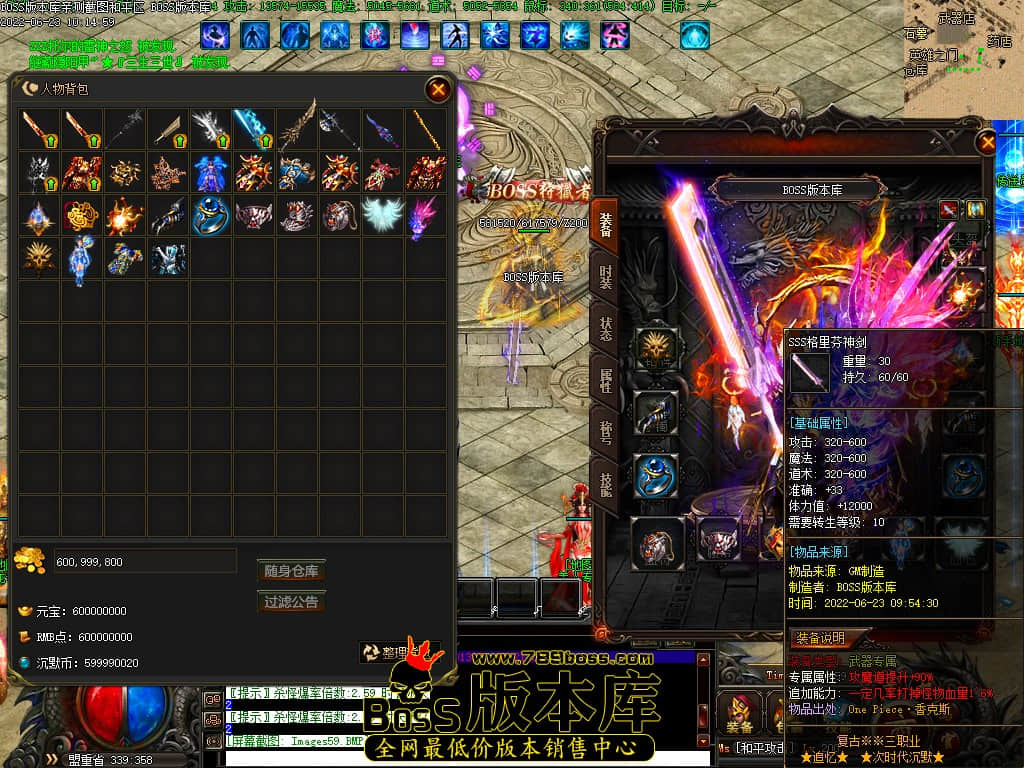
Task: Click the skull helmet equipment slot on character
Action: (657, 351)
